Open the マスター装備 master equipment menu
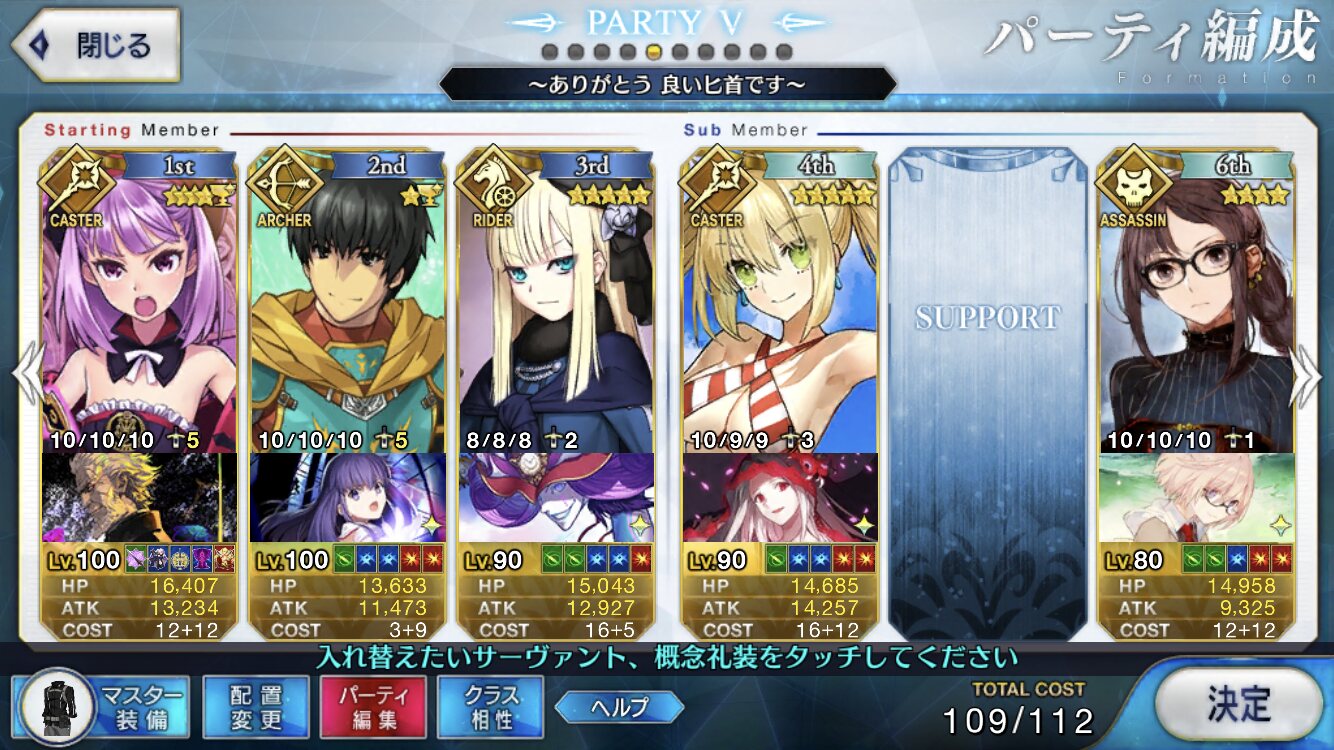The image size is (1334, 750). click(103, 706)
